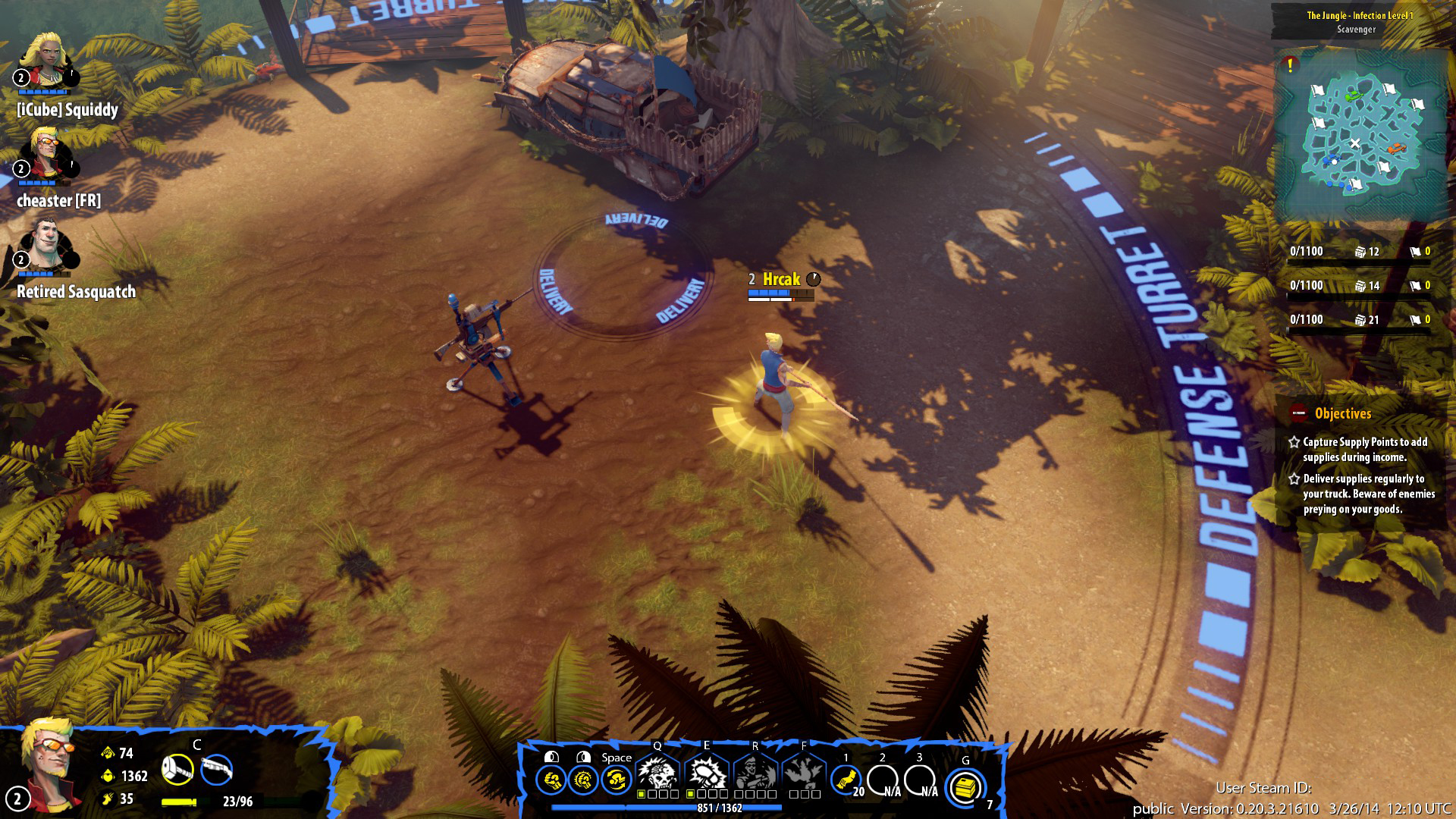Trigger the Space dodge roll ability
The width and height of the screenshot is (1456, 819).
tap(617, 780)
